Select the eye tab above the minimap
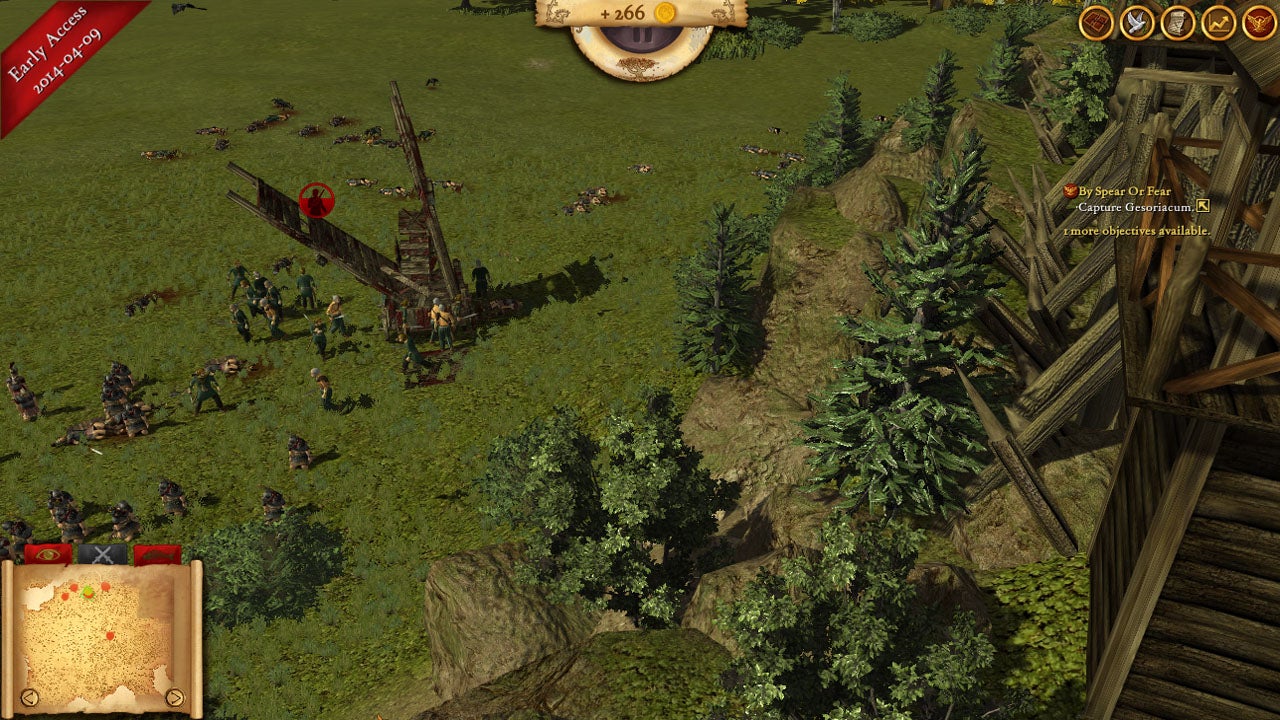 (x=48, y=554)
